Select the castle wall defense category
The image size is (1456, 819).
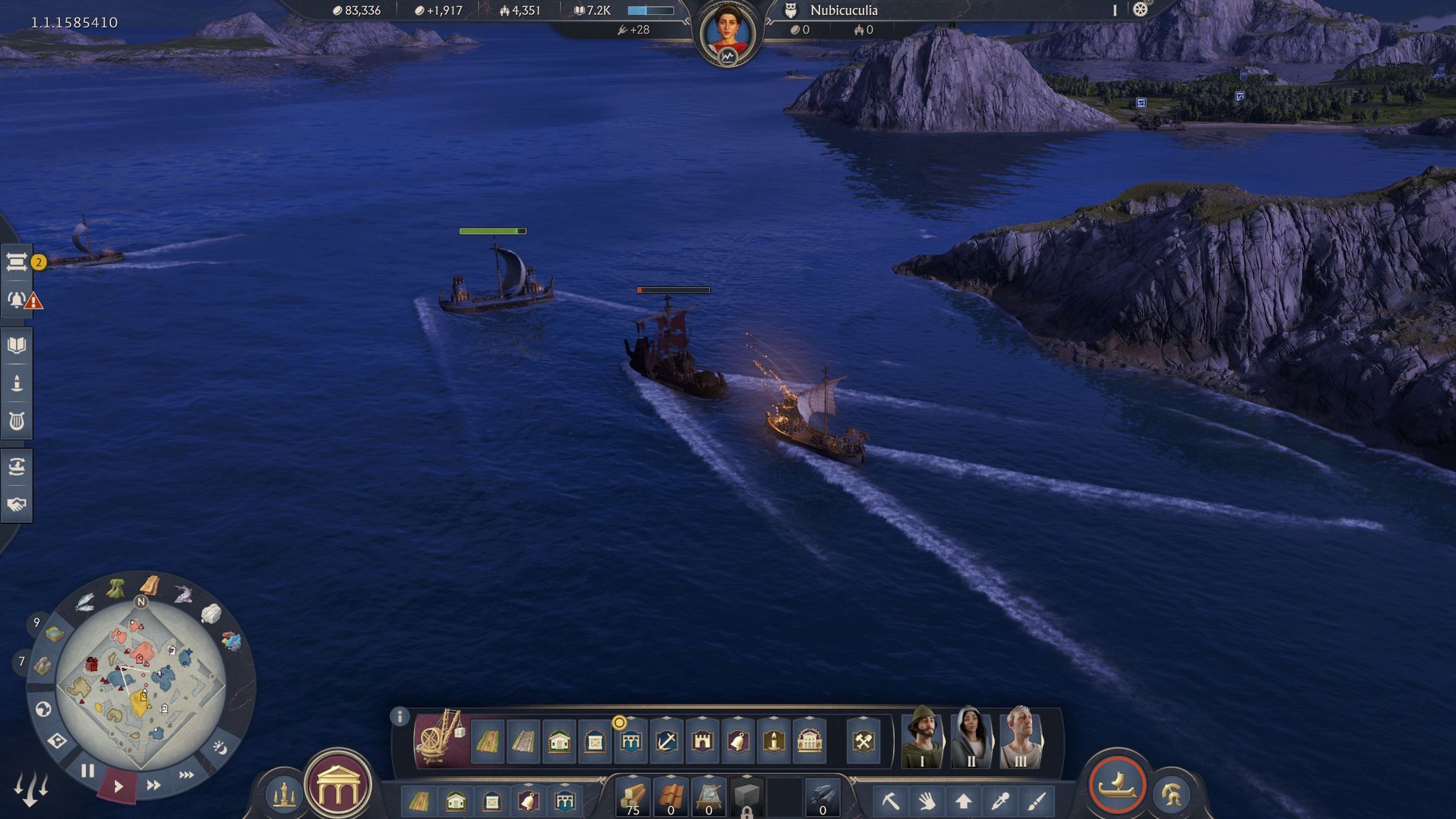click(x=702, y=741)
